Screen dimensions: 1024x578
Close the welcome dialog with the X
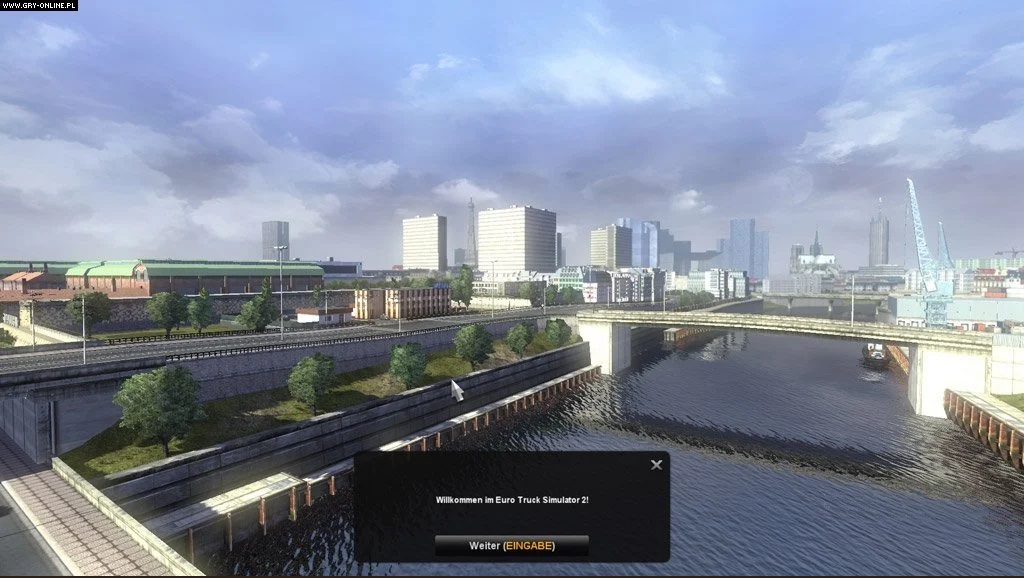(x=656, y=465)
